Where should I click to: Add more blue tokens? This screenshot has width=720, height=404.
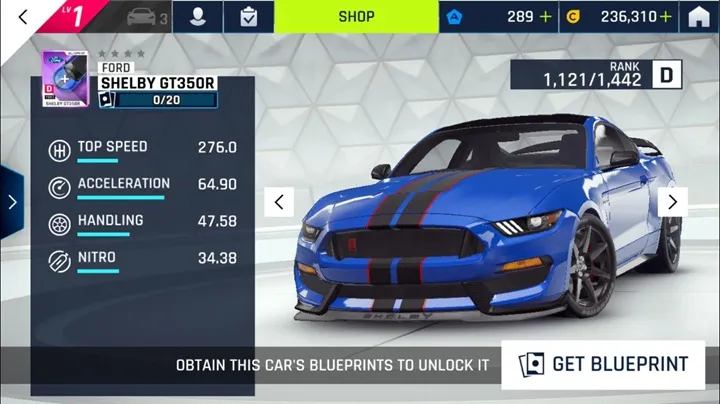545,16
